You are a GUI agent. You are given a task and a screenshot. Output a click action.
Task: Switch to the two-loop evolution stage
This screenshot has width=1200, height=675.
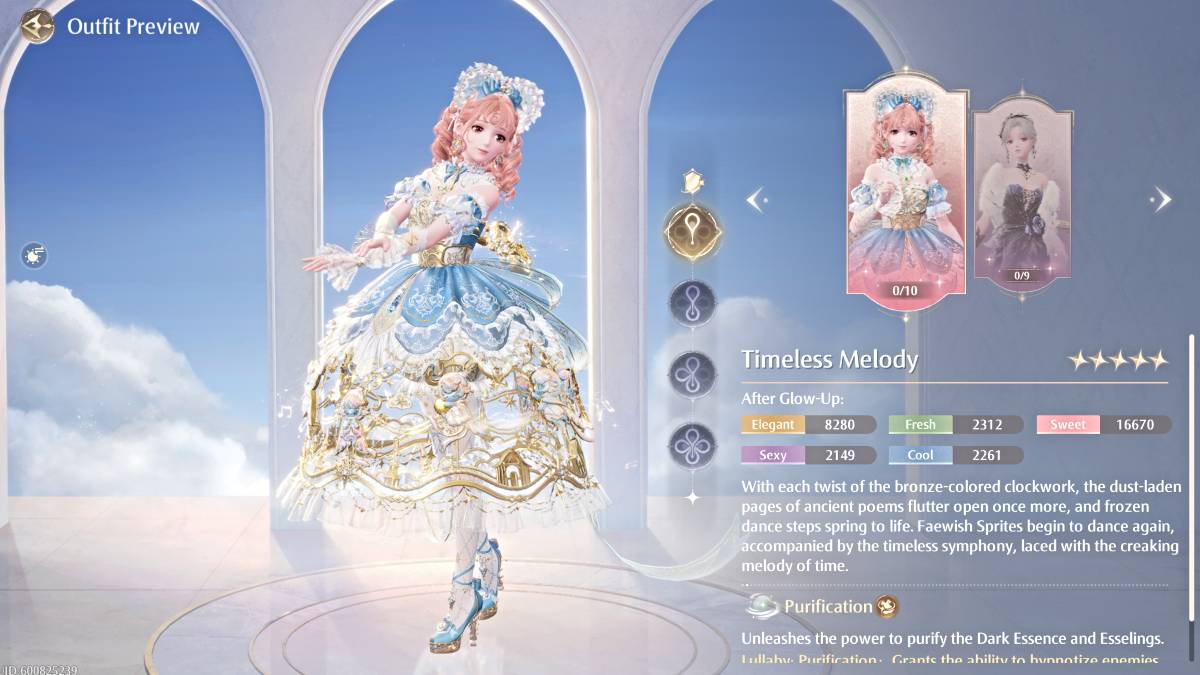point(692,302)
